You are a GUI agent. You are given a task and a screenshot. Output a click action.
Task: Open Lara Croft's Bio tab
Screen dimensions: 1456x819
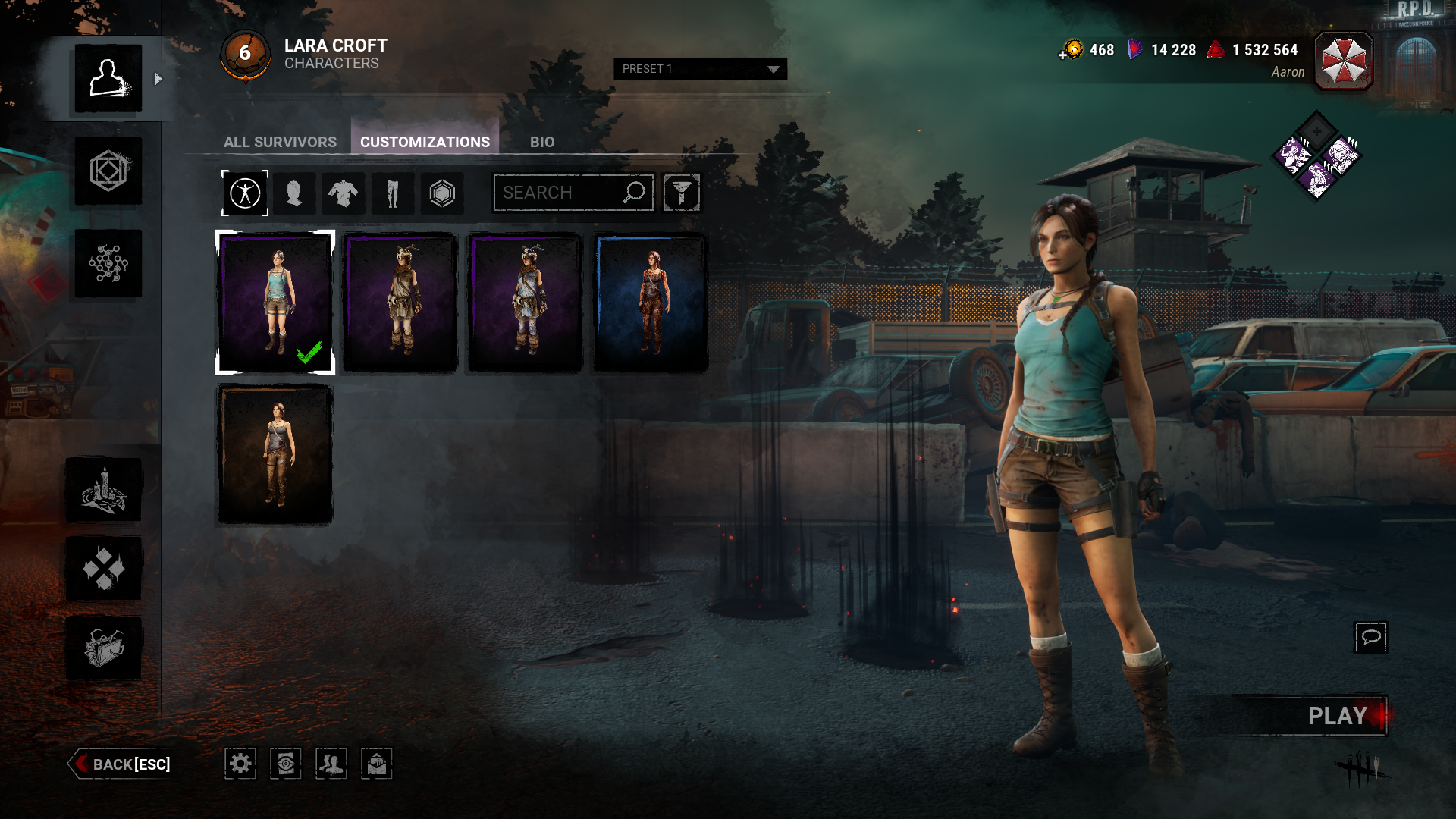(542, 142)
